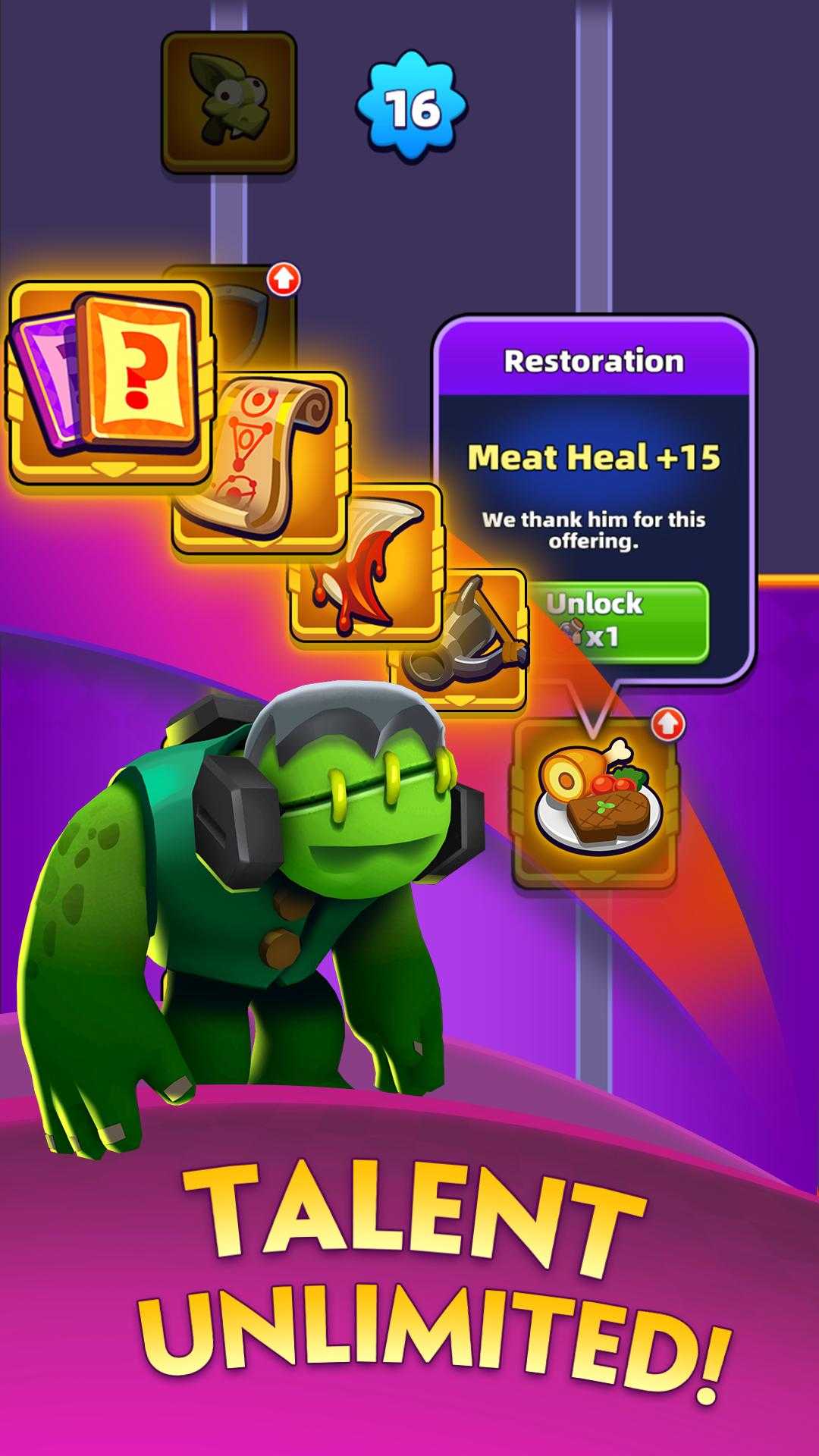
Task: Unlock the Meat Heal talent
Action: [618, 621]
